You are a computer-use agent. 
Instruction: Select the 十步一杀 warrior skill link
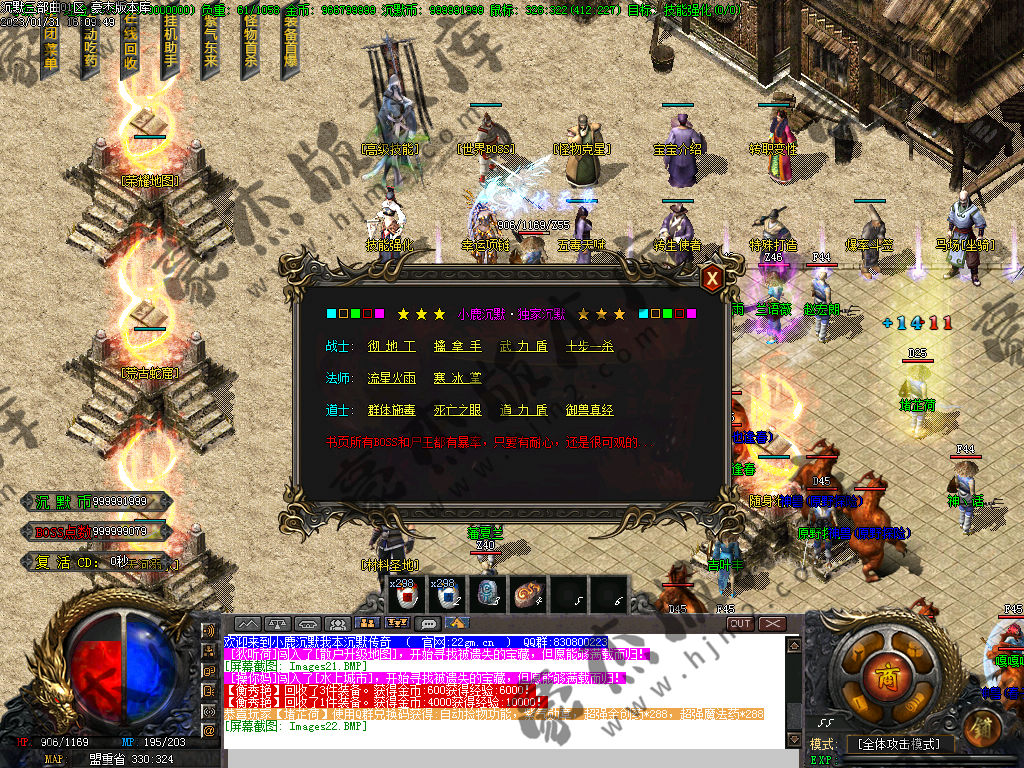pos(590,346)
